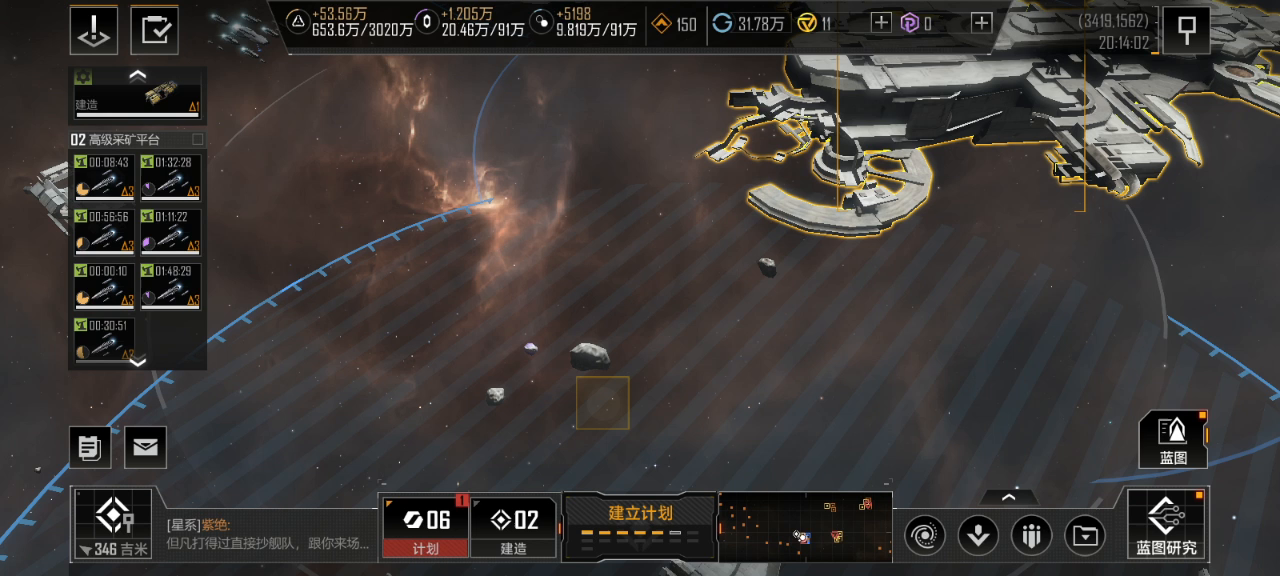1280x576 pixels.
Task: Choose the ship card showing 01:48:29
Action: tap(171, 285)
